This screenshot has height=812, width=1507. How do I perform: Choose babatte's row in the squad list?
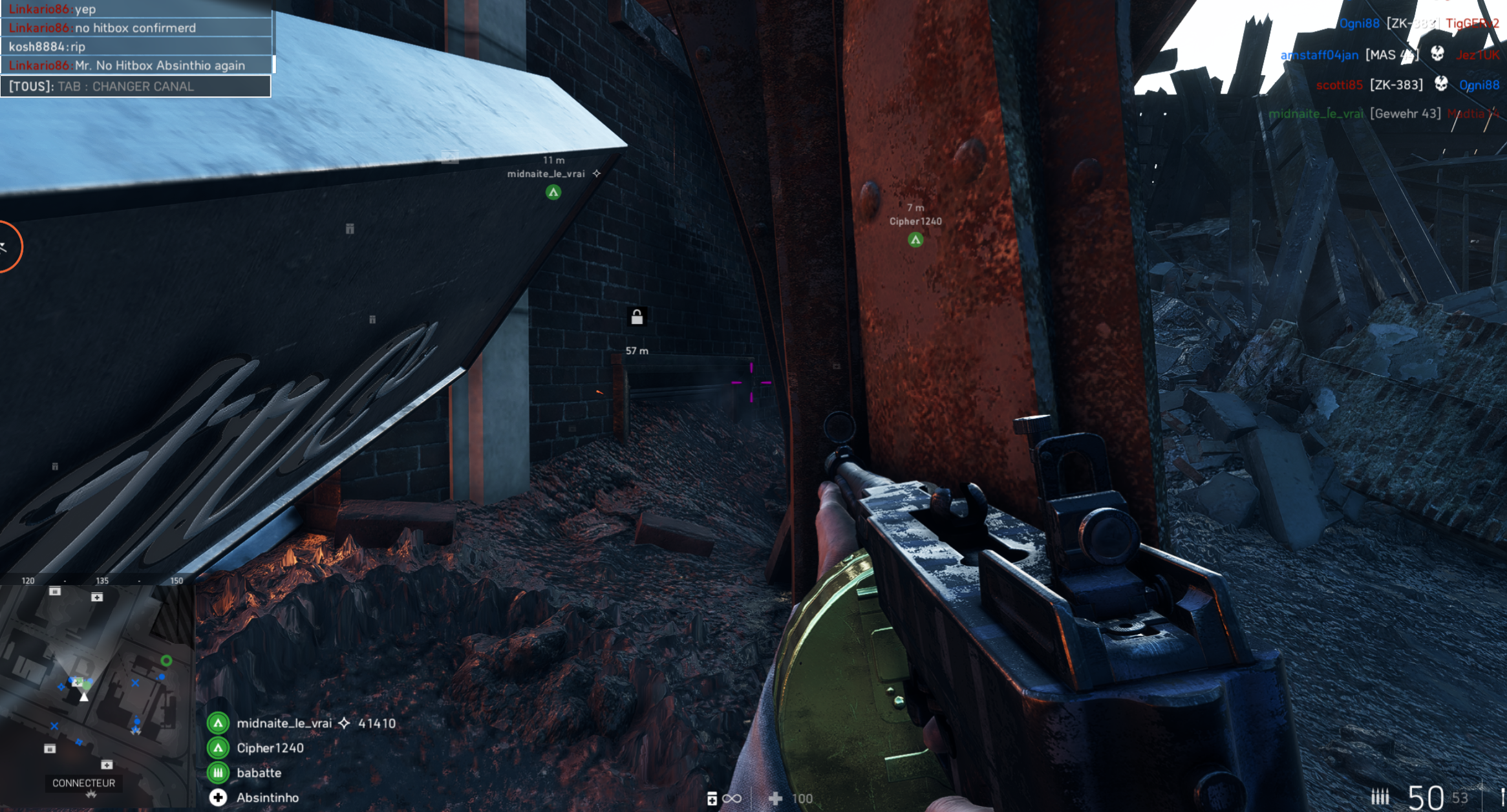[x=259, y=773]
